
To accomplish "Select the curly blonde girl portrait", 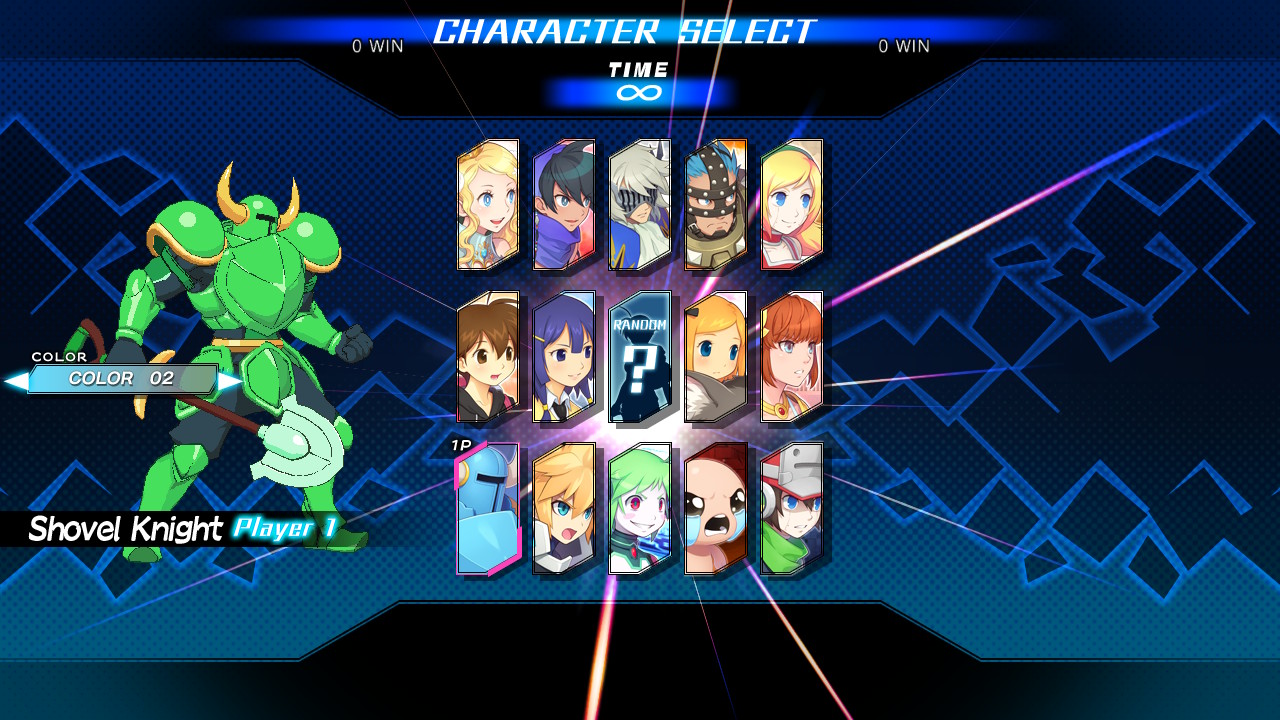I will (x=488, y=205).
